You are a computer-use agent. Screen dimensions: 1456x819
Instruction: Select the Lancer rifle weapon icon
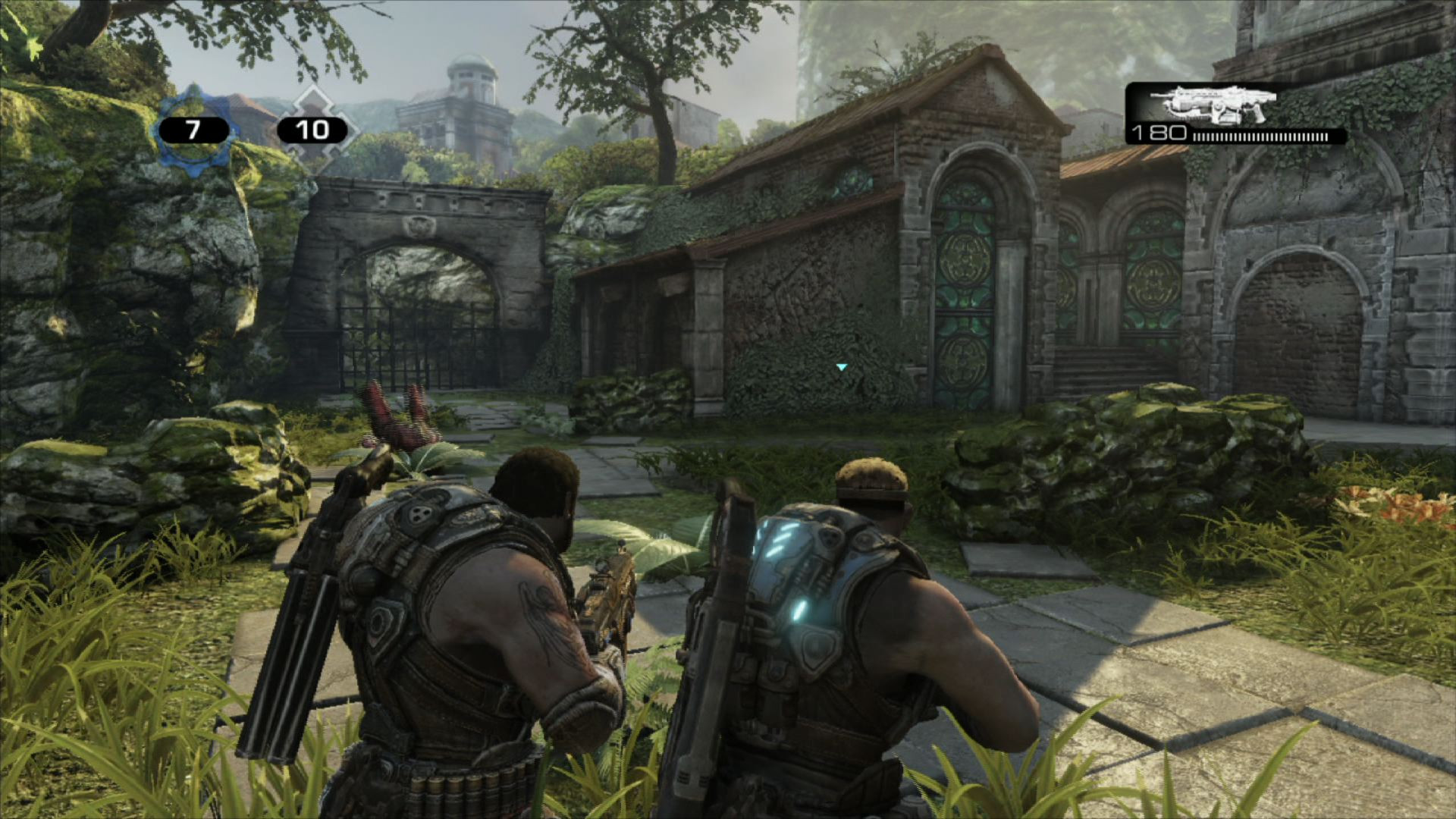pos(1212,105)
